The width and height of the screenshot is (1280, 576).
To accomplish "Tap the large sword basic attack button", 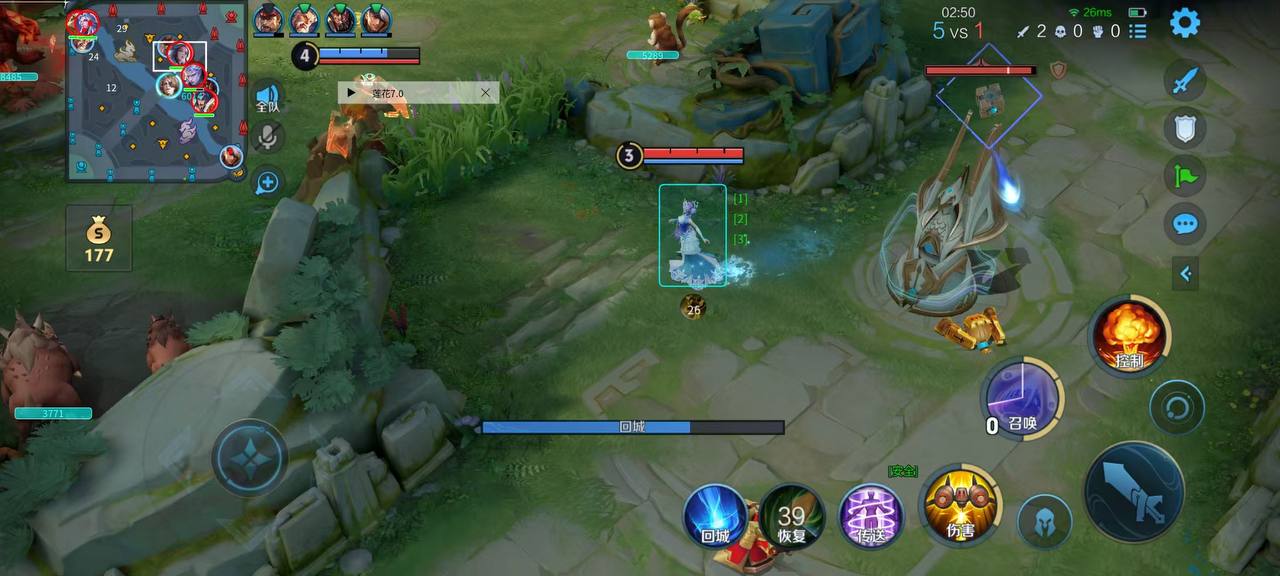I will (x=1134, y=492).
